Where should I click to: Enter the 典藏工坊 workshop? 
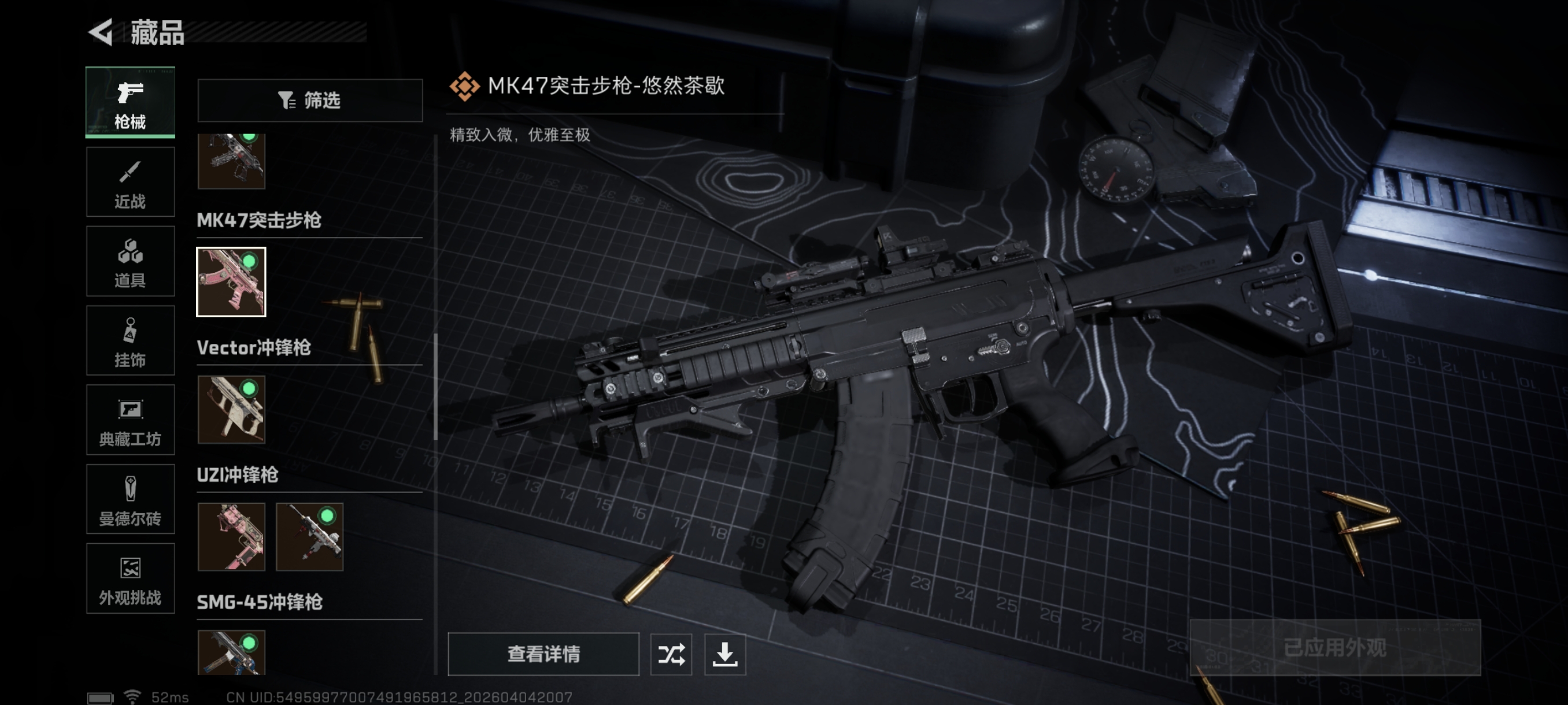tap(130, 420)
